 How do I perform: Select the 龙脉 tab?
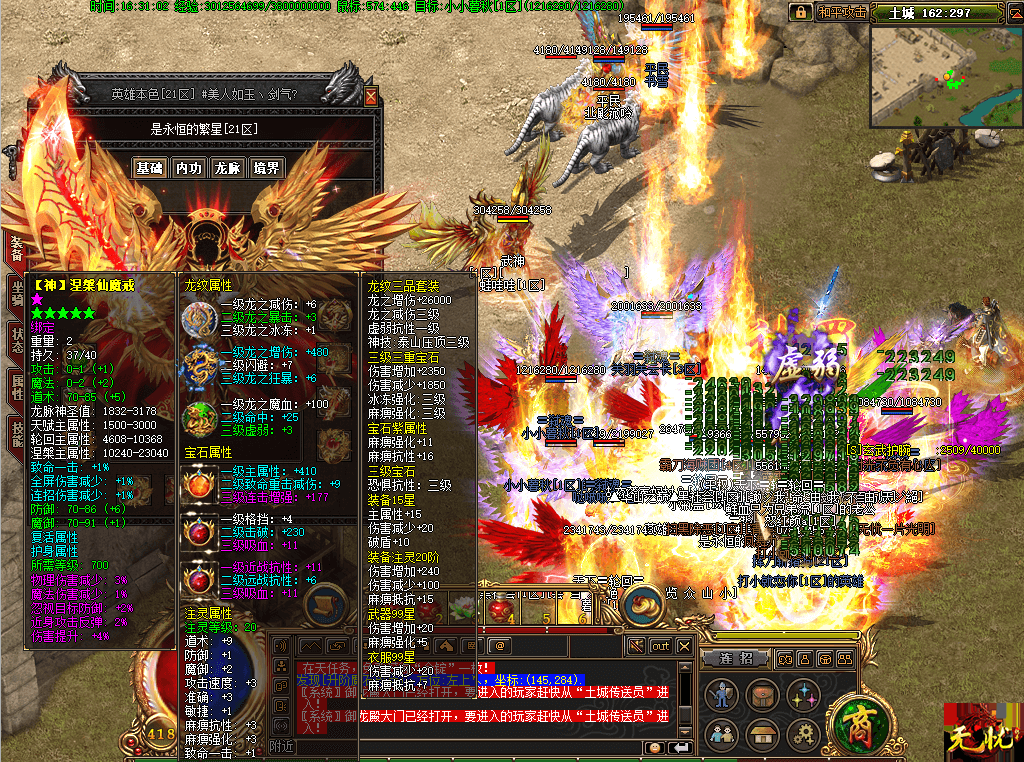click(x=227, y=168)
